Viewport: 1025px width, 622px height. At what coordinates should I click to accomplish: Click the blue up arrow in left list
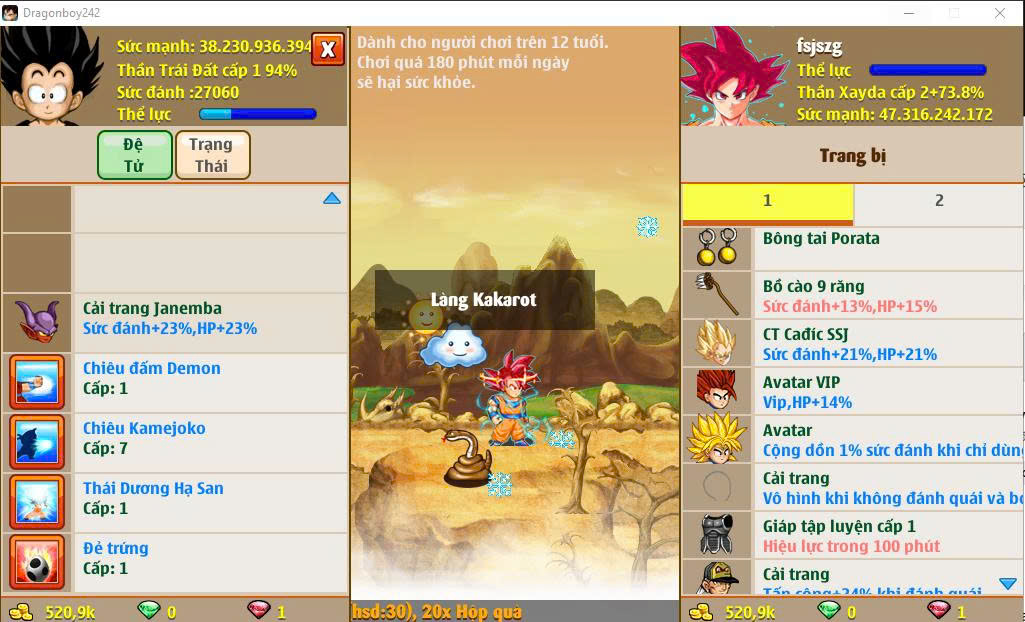pyautogui.click(x=332, y=199)
